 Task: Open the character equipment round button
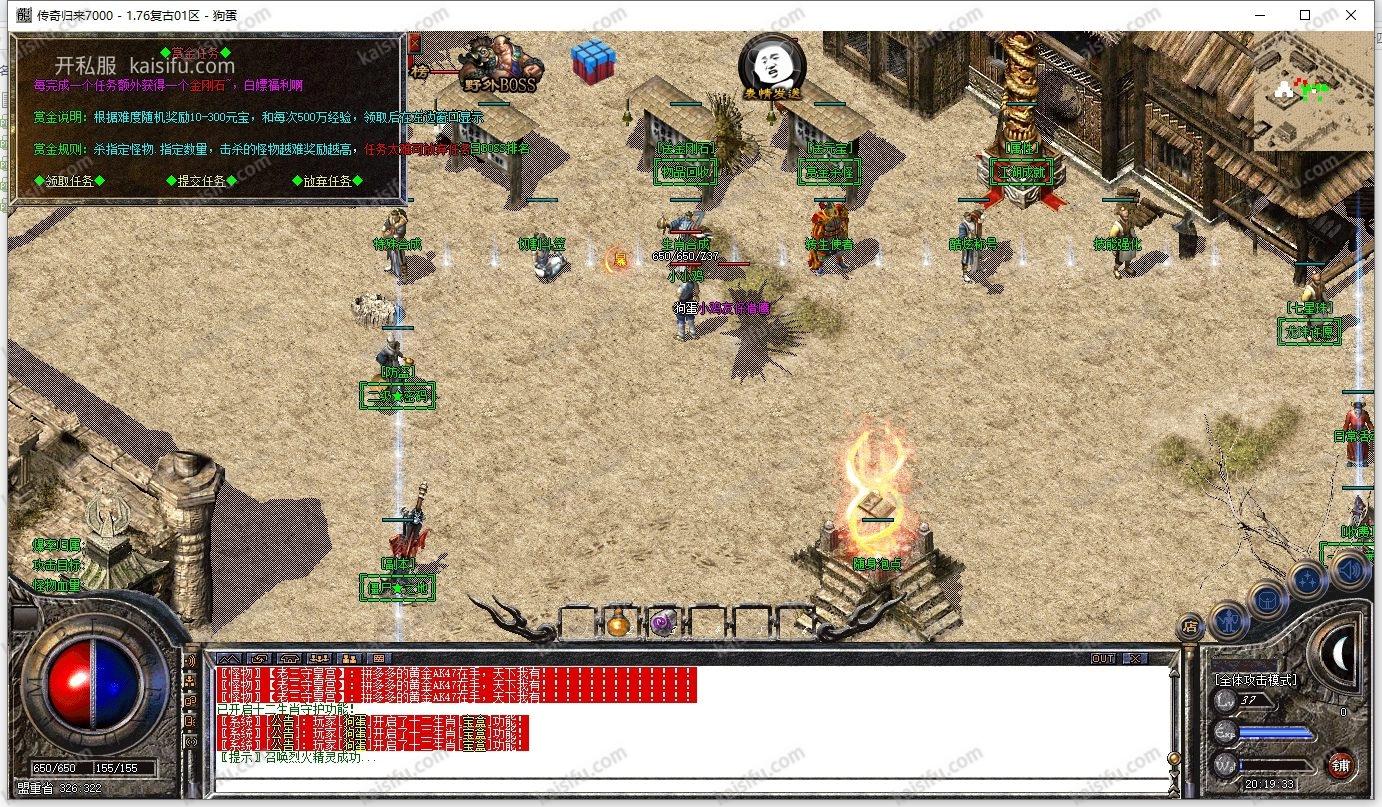coord(1228,623)
